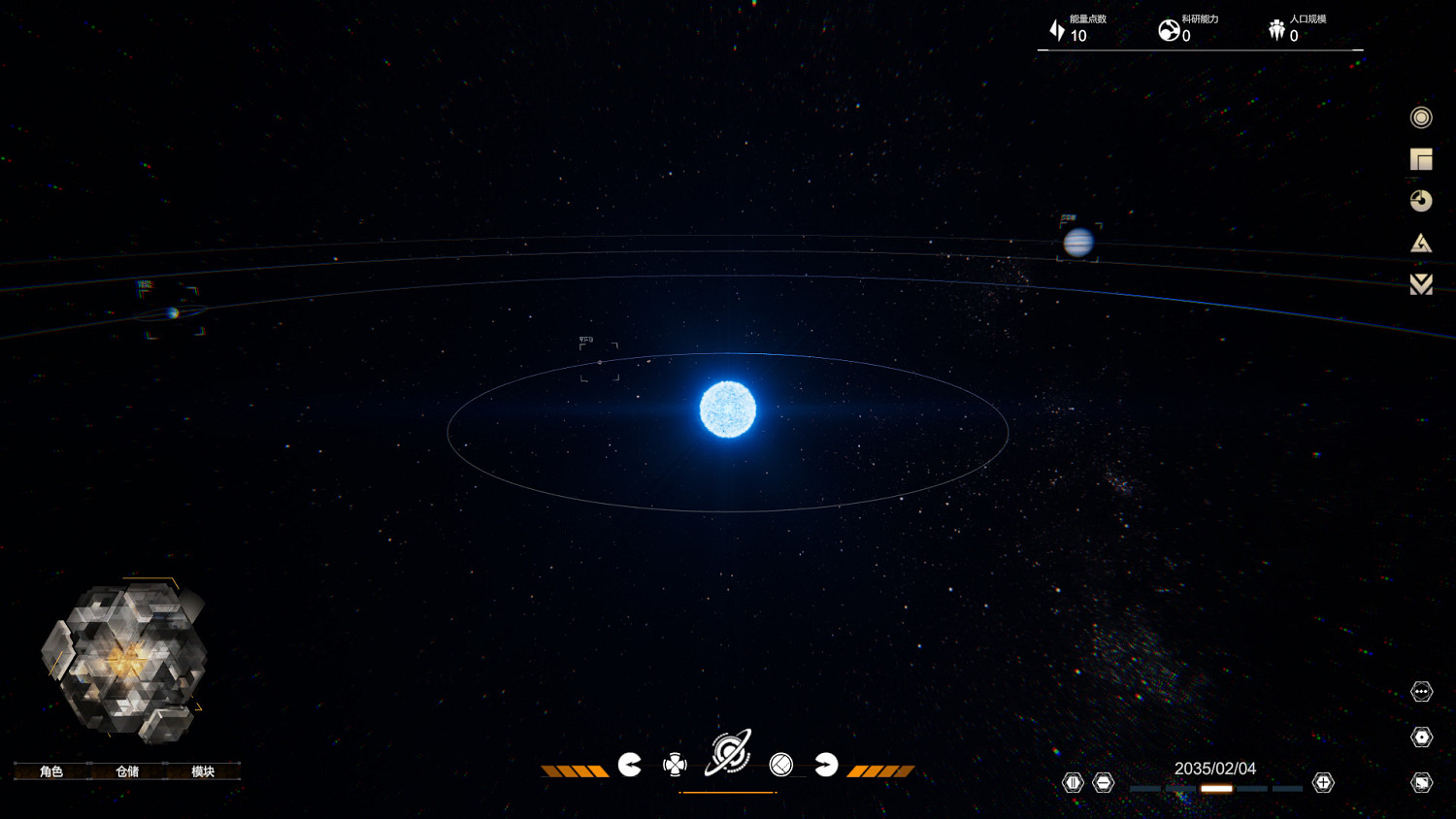Select the triangle emblem icon in right sidebar
Viewport: 1456px width, 819px height.
click(x=1420, y=243)
